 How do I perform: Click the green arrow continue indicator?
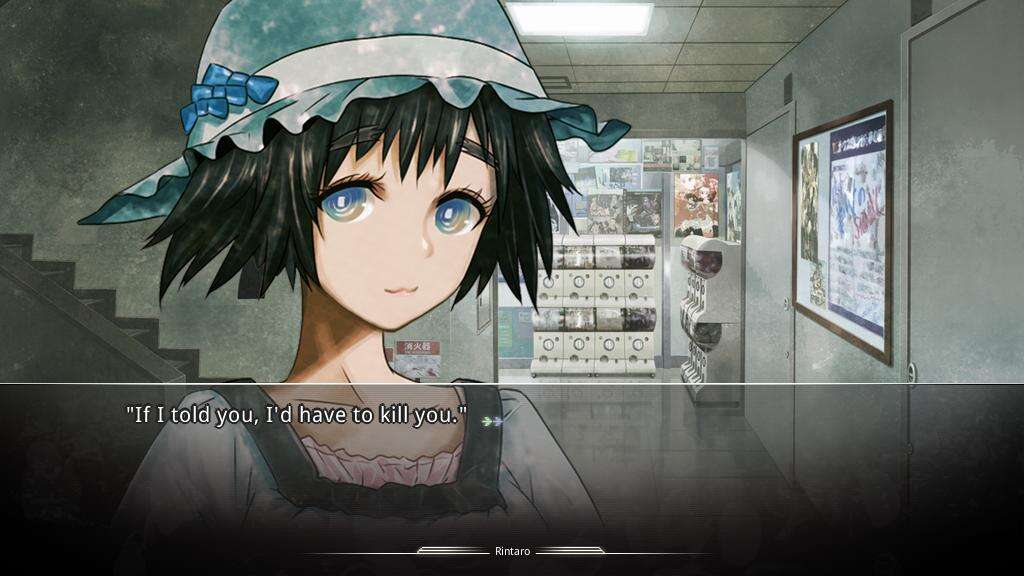(490, 421)
